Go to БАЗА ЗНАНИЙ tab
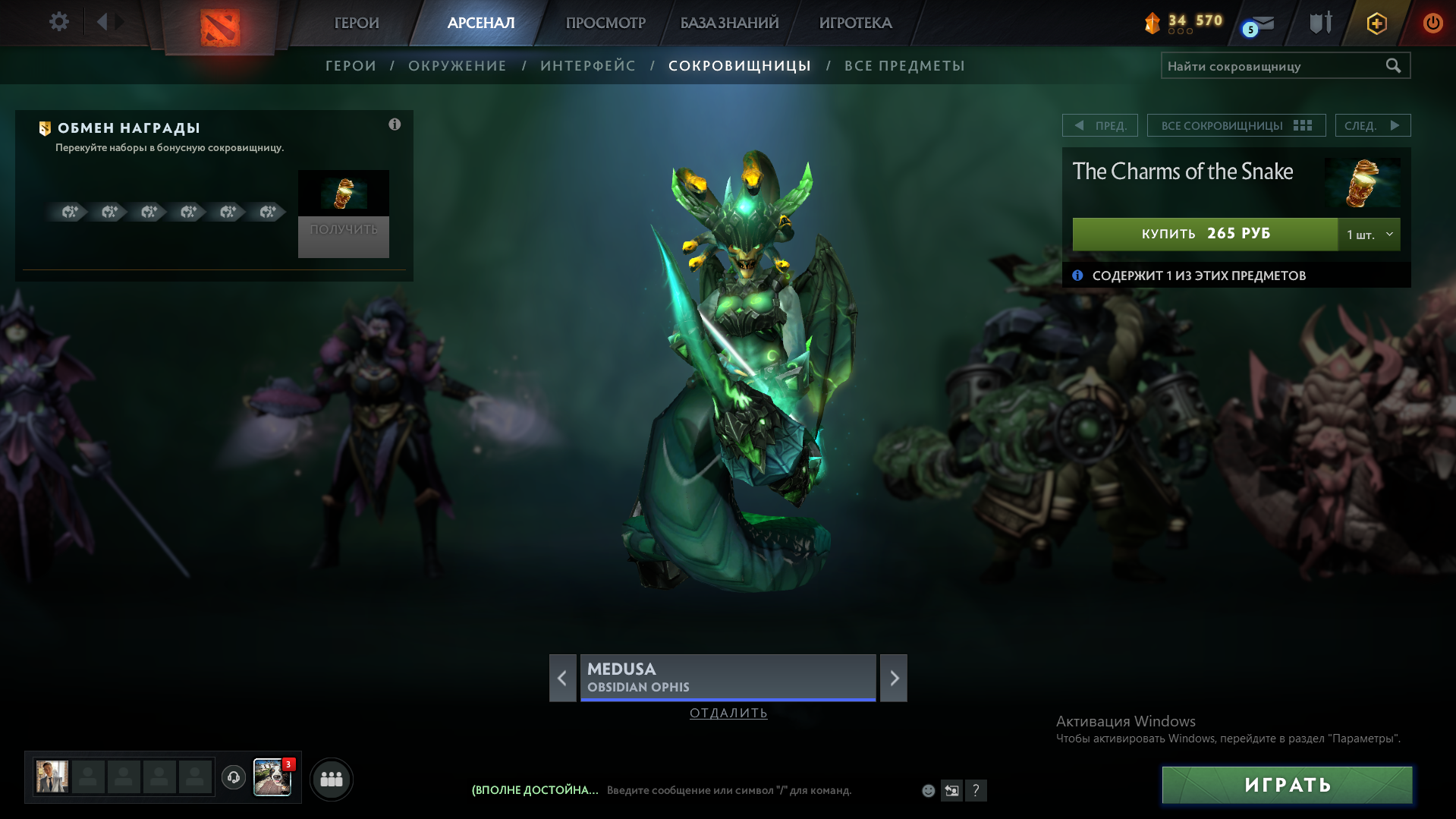 tap(729, 23)
